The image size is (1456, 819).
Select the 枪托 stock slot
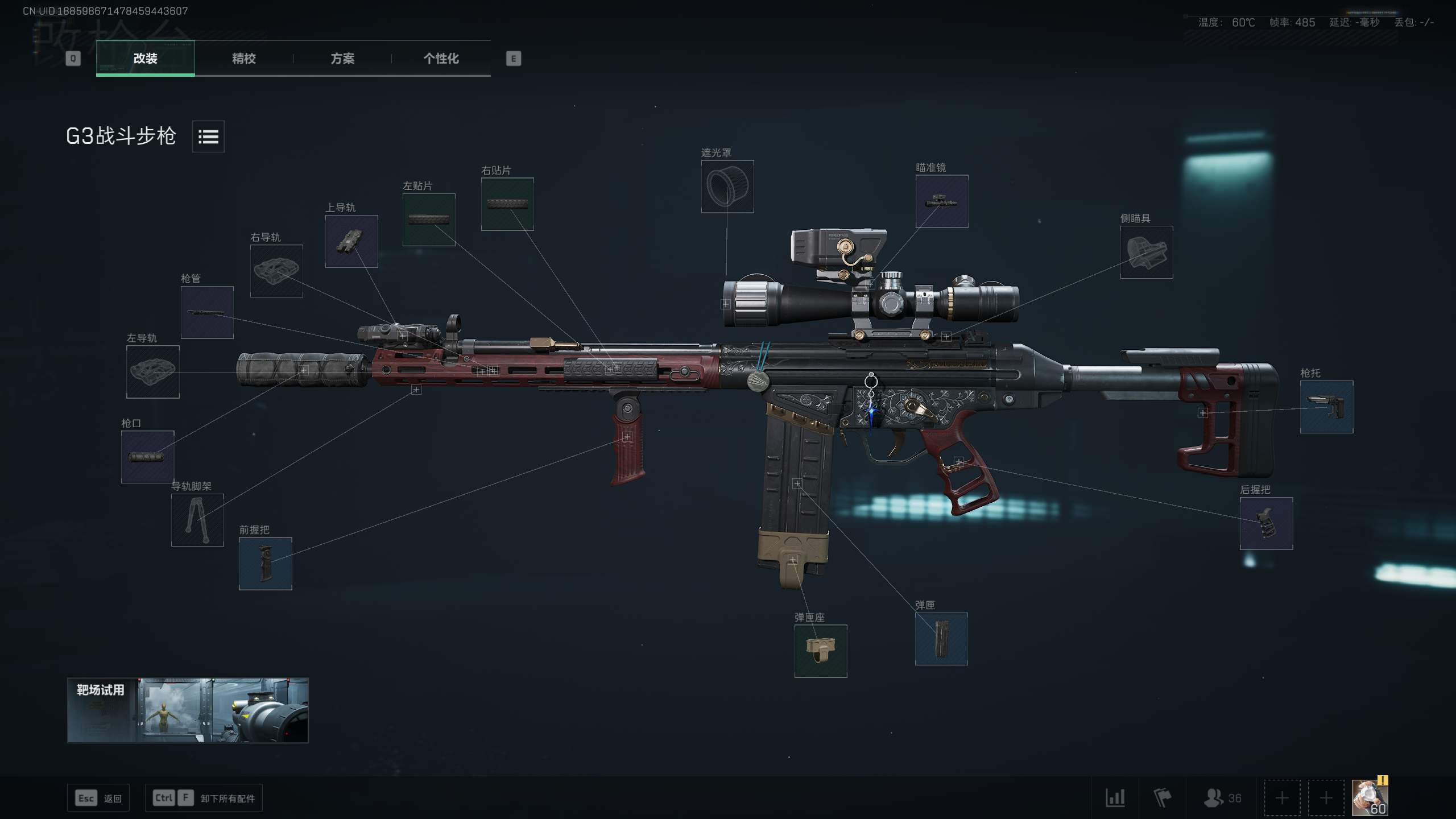[x=1326, y=407]
